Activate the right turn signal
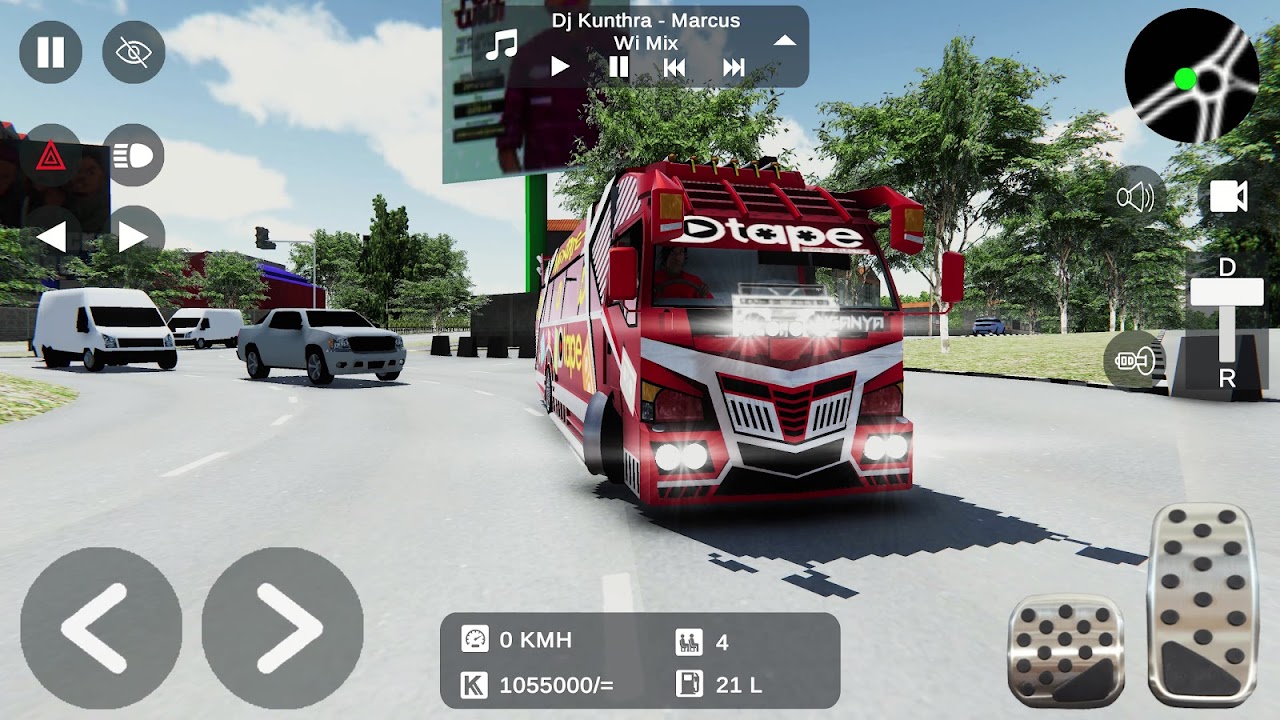This screenshot has width=1280, height=720. (x=133, y=237)
